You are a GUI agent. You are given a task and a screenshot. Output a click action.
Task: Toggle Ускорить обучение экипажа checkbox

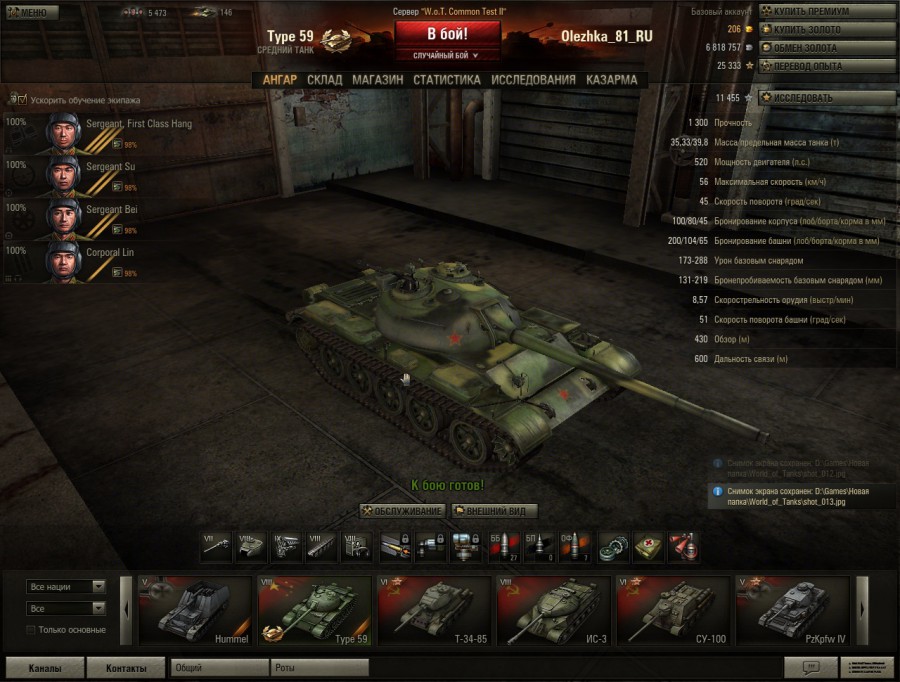coord(20,100)
